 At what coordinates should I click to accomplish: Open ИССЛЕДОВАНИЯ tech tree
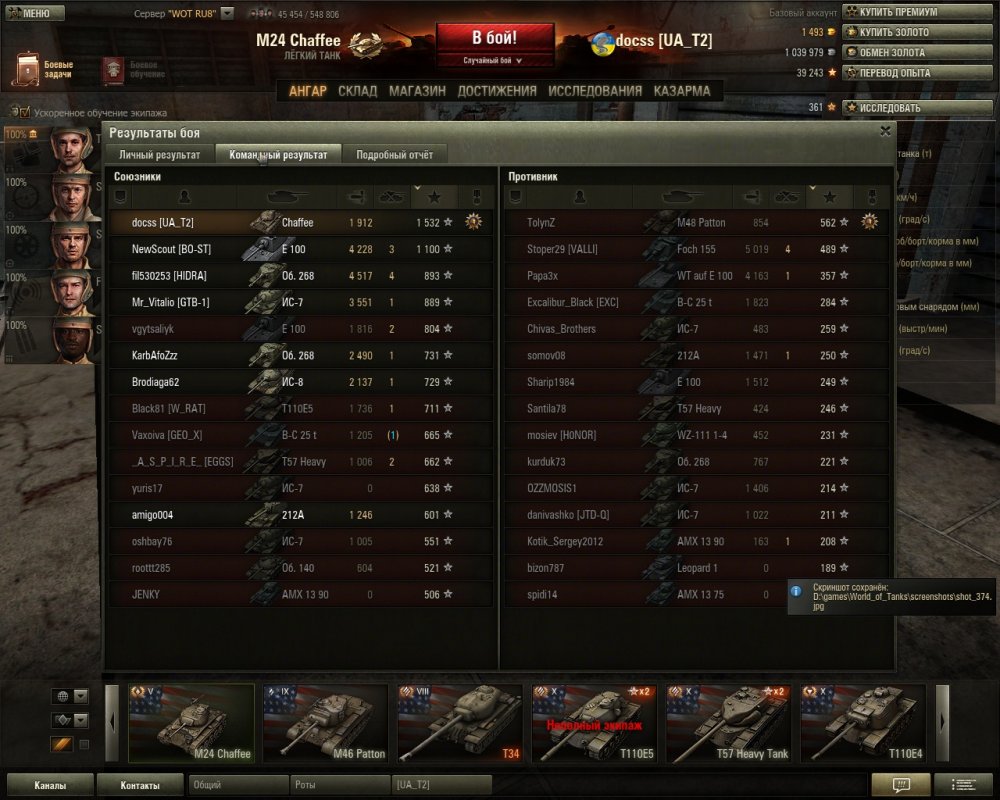click(595, 91)
